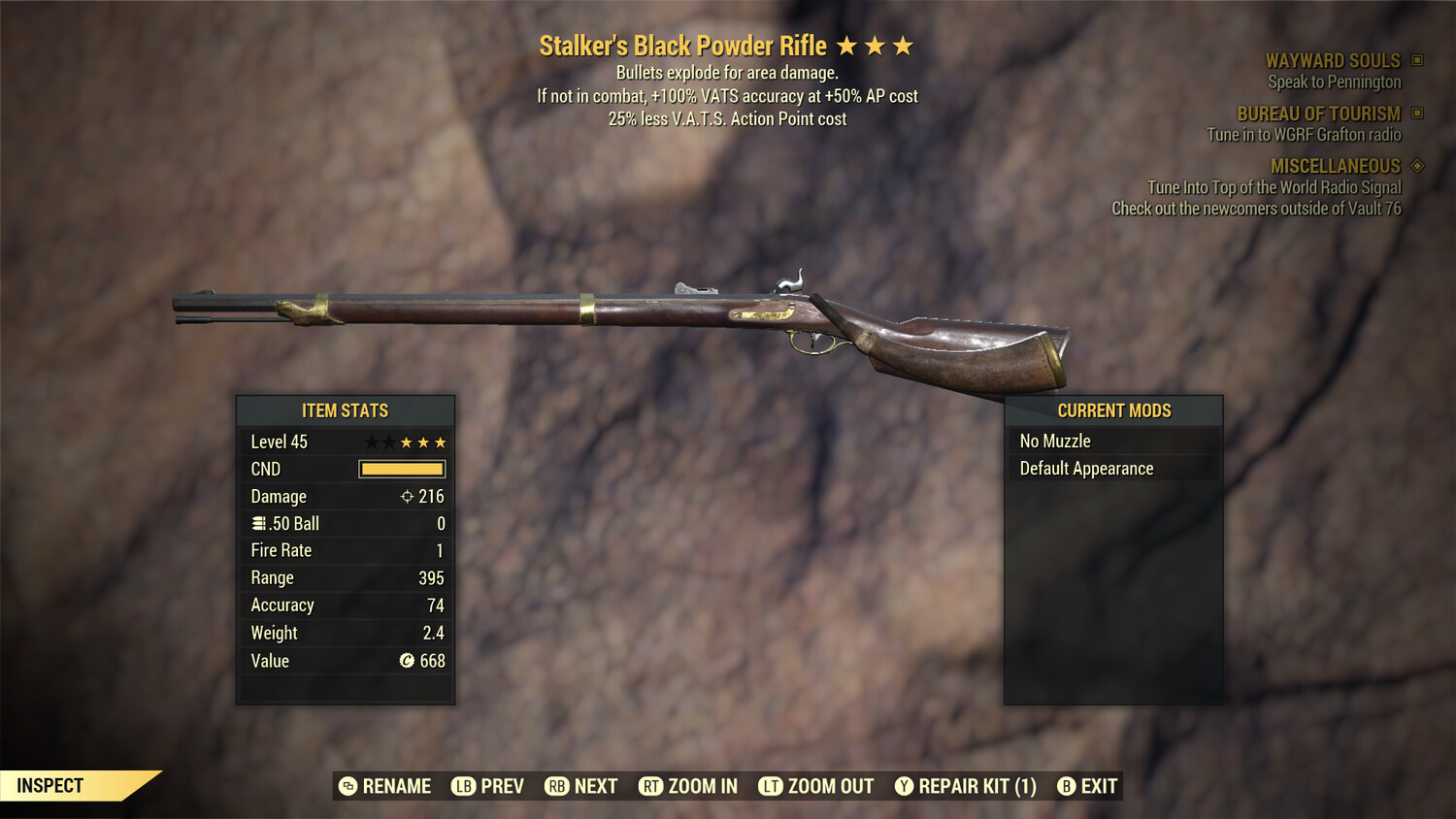Select the INSPECT tab label

coord(50,785)
